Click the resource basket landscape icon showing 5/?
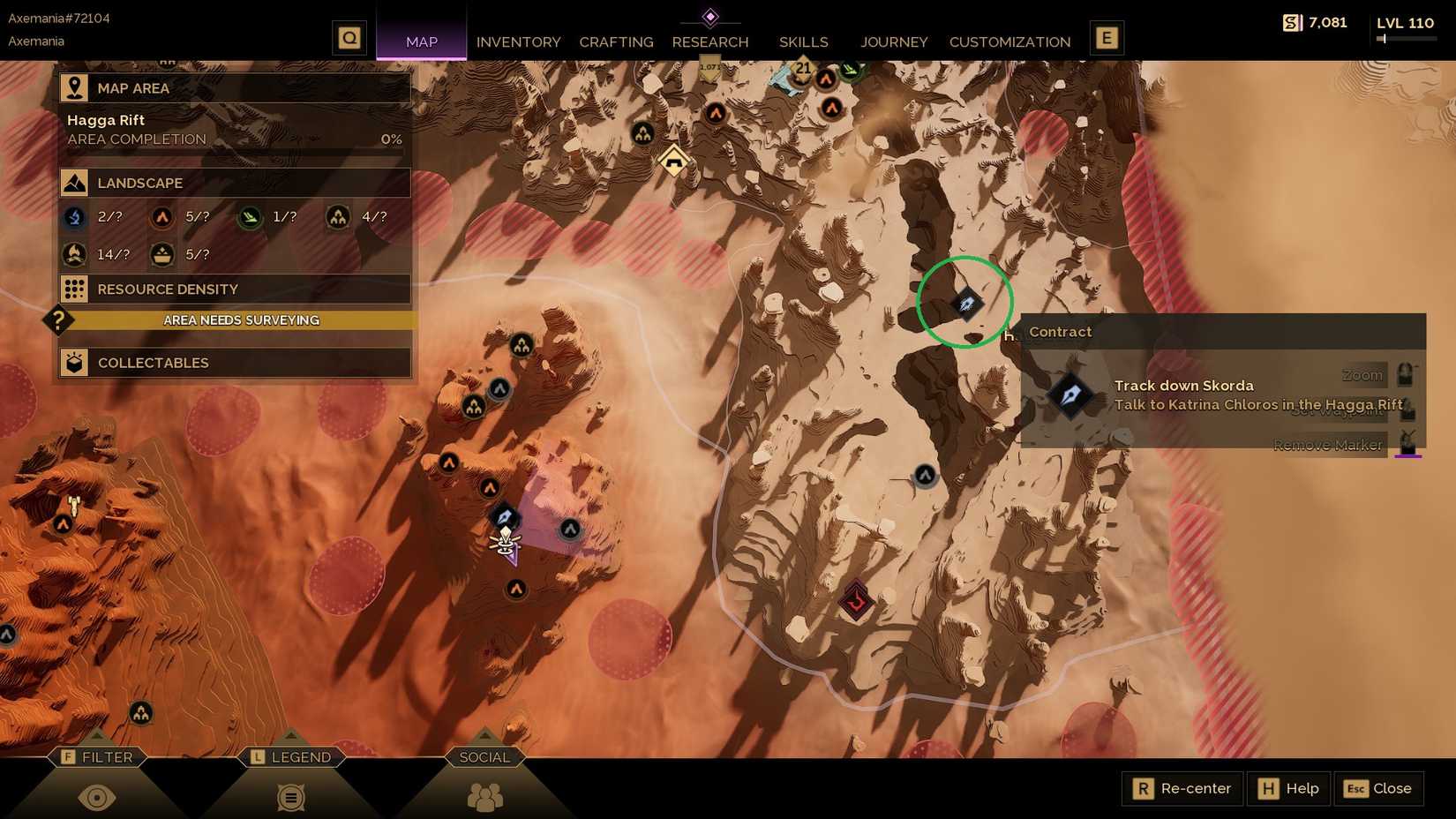 (x=162, y=254)
